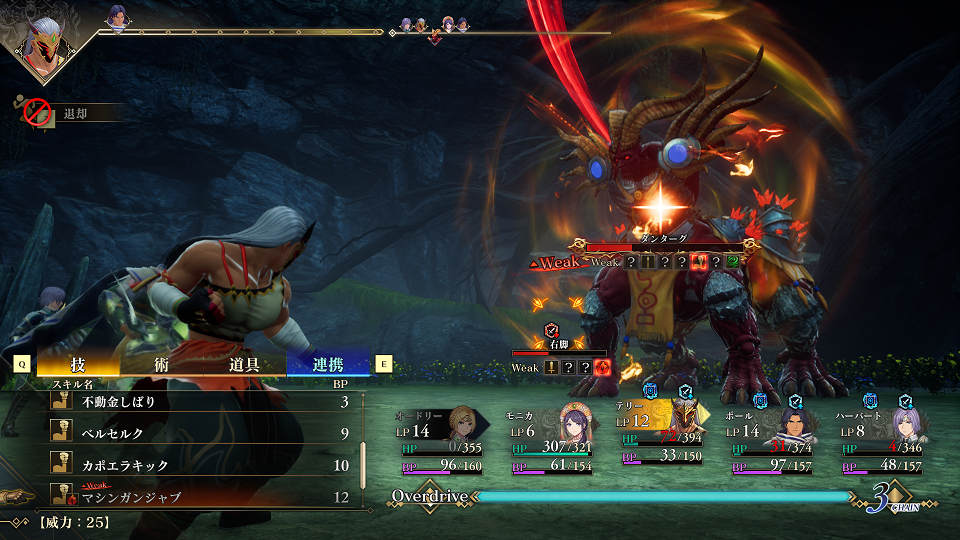The width and height of the screenshot is (960, 540).
Task: Choose the 不動金しばり skill
Action: click(x=200, y=401)
